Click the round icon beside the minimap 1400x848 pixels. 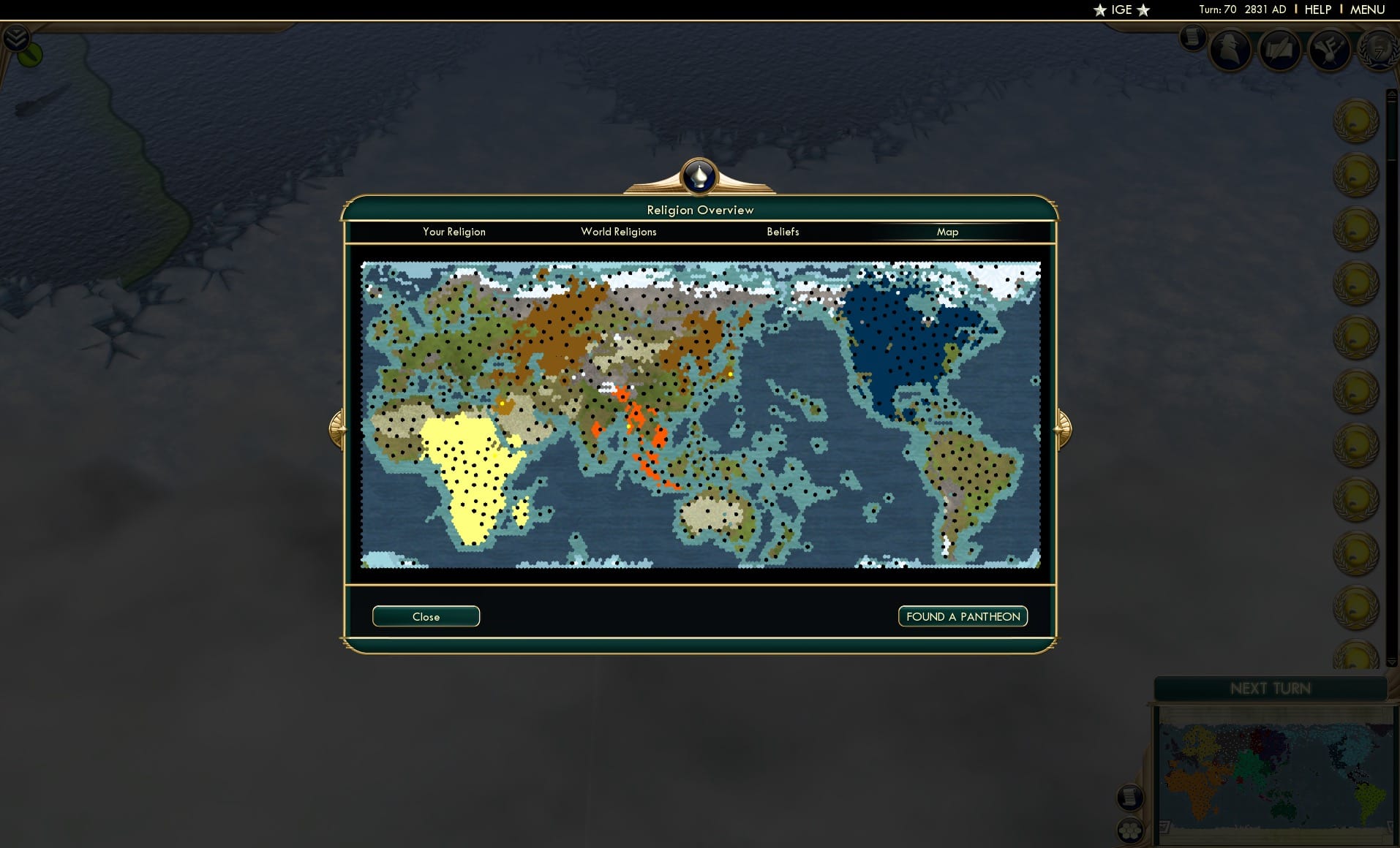(1131, 798)
